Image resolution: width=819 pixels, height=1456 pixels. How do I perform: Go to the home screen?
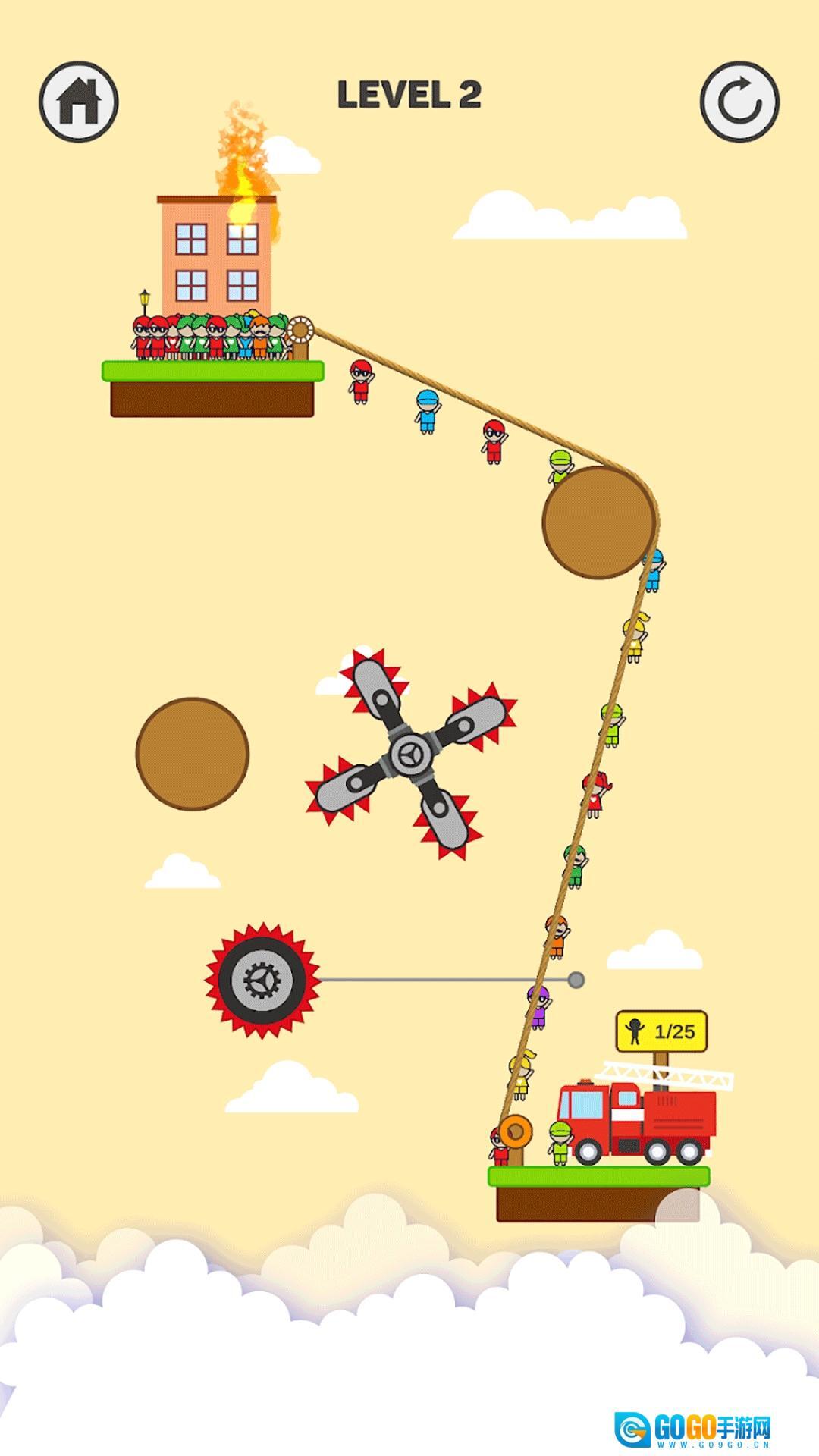79,102
